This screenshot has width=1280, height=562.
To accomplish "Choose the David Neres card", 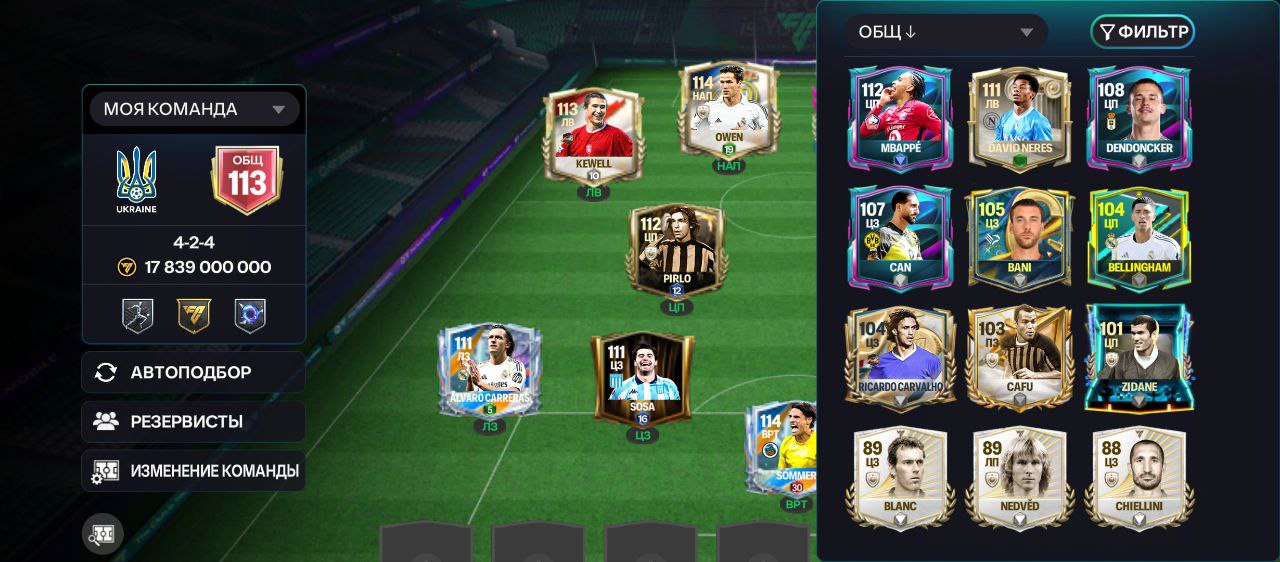I will tap(1020, 118).
